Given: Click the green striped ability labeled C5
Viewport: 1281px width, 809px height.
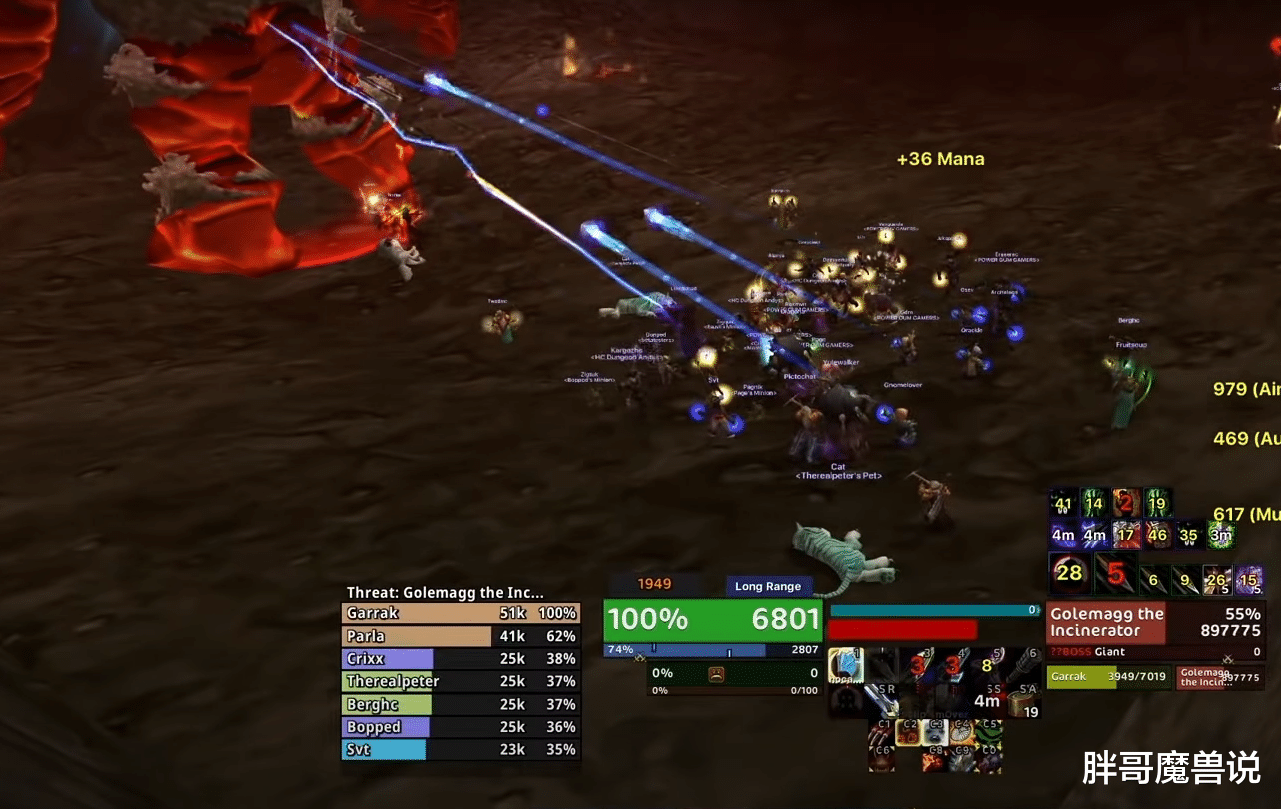Looking at the screenshot, I should coord(989,733).
